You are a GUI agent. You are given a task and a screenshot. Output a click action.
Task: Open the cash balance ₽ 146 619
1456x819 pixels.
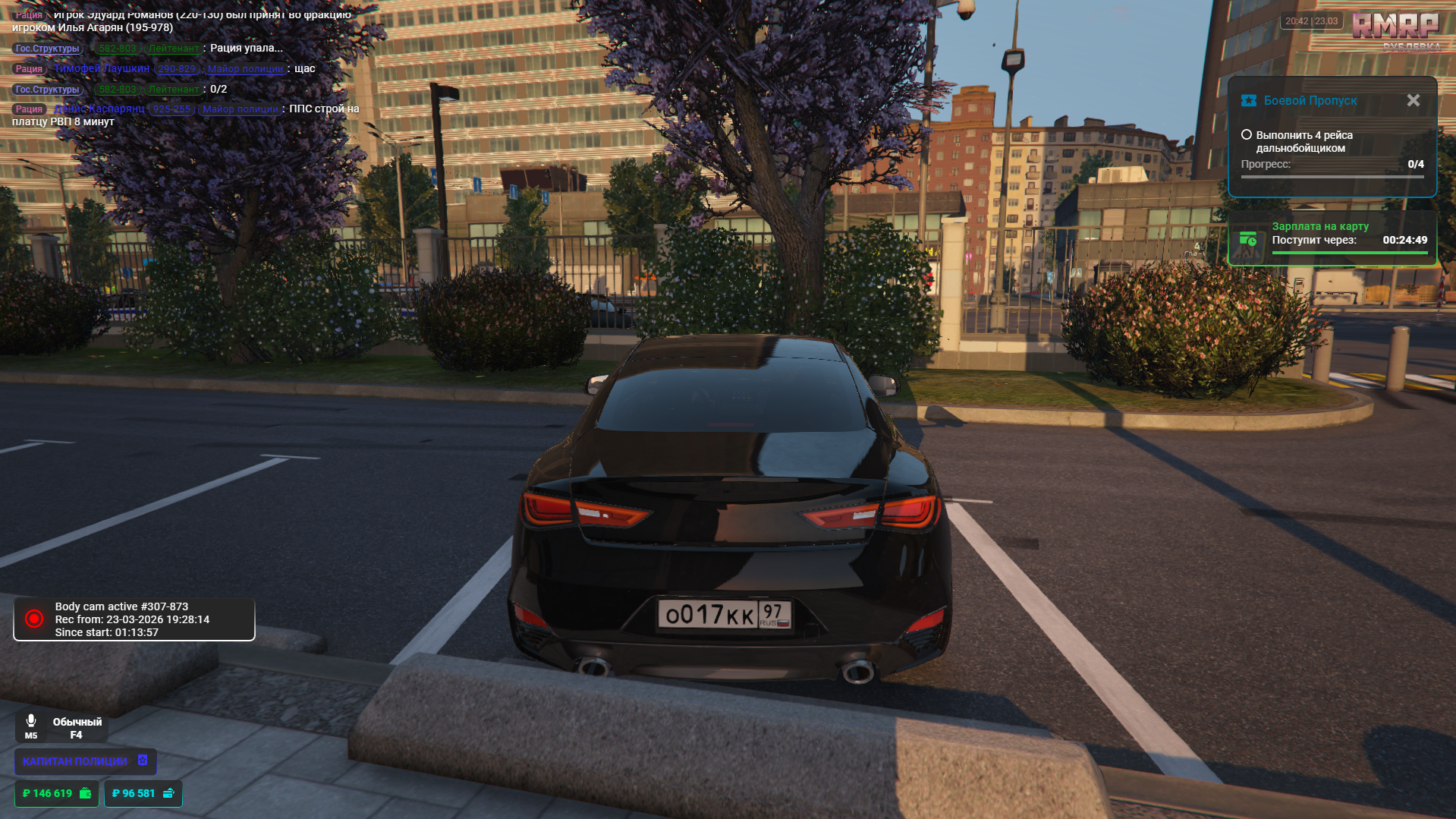click(57, 793)
